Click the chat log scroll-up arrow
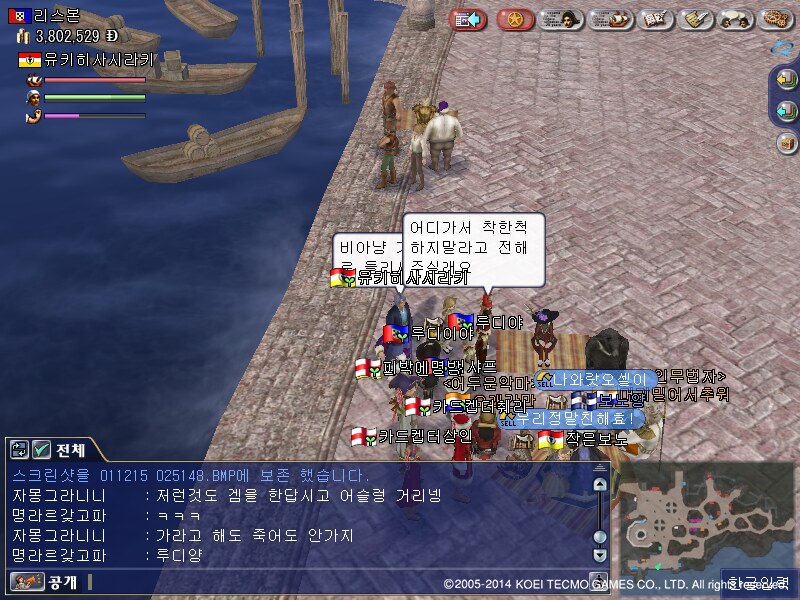 point(599,484)
